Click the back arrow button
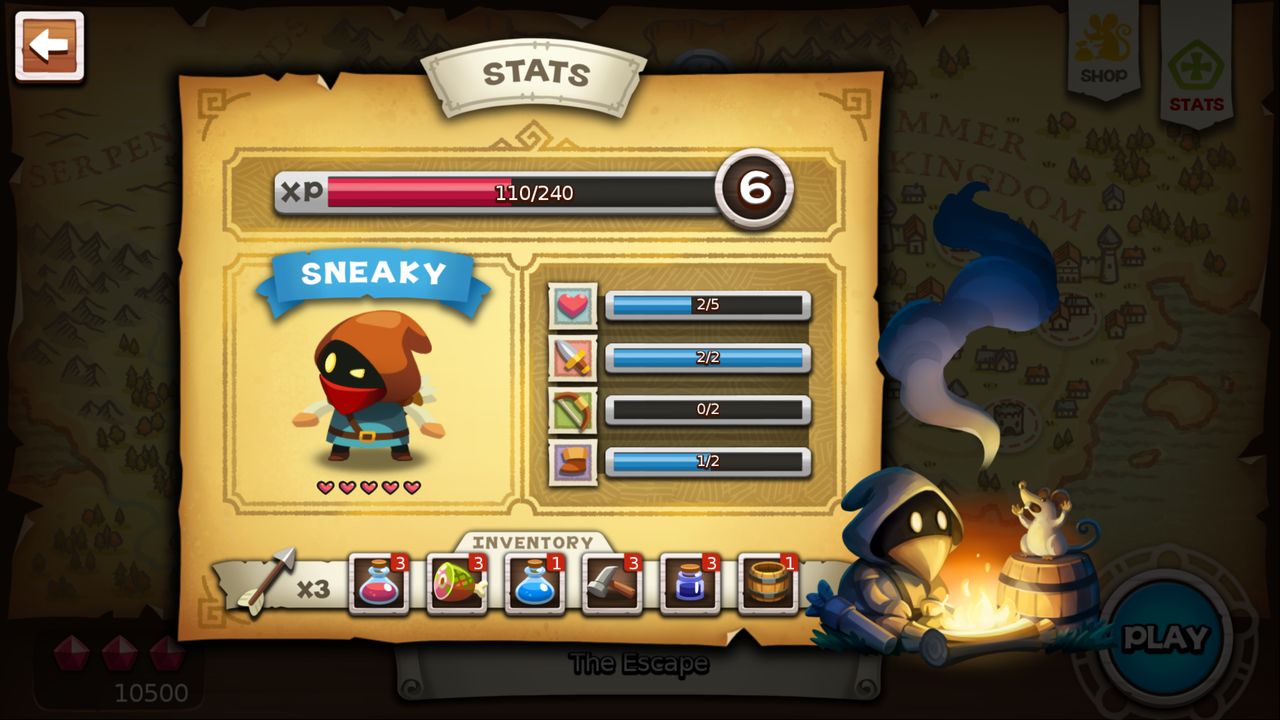Image resolution: width=1280 pixels, height=720 pixels. click(x=49, y=44)
